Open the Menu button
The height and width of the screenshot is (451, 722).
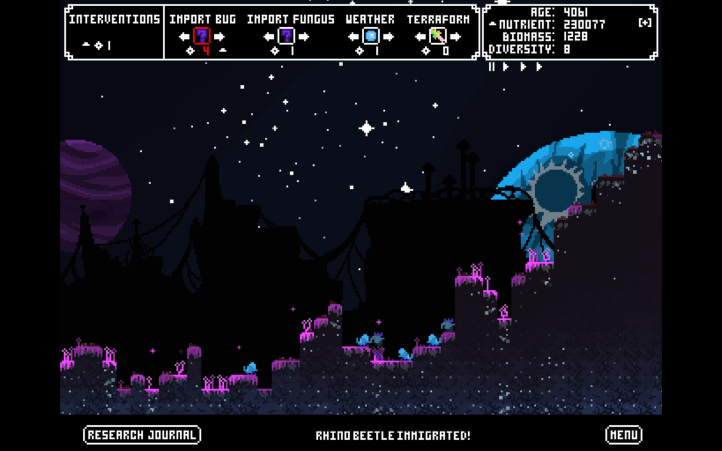(624, 435)
